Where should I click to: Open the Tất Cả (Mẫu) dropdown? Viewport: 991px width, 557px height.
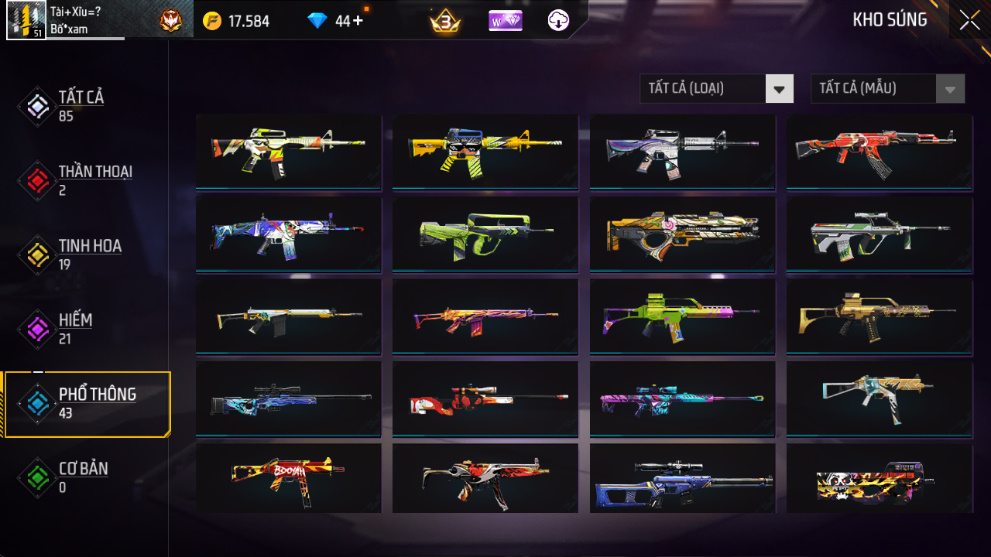point(887,89)
